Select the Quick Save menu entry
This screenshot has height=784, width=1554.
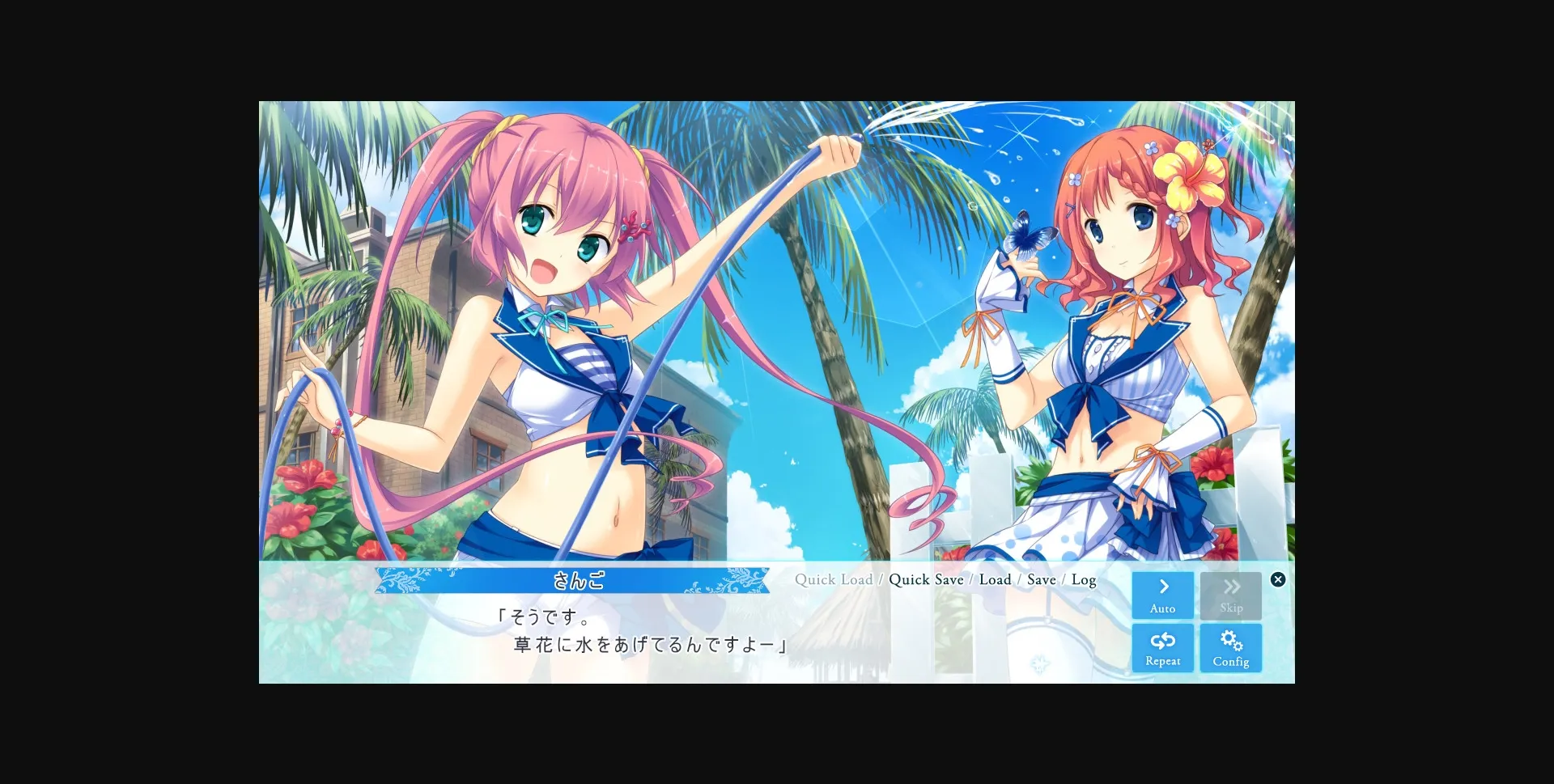click(926, 579)
